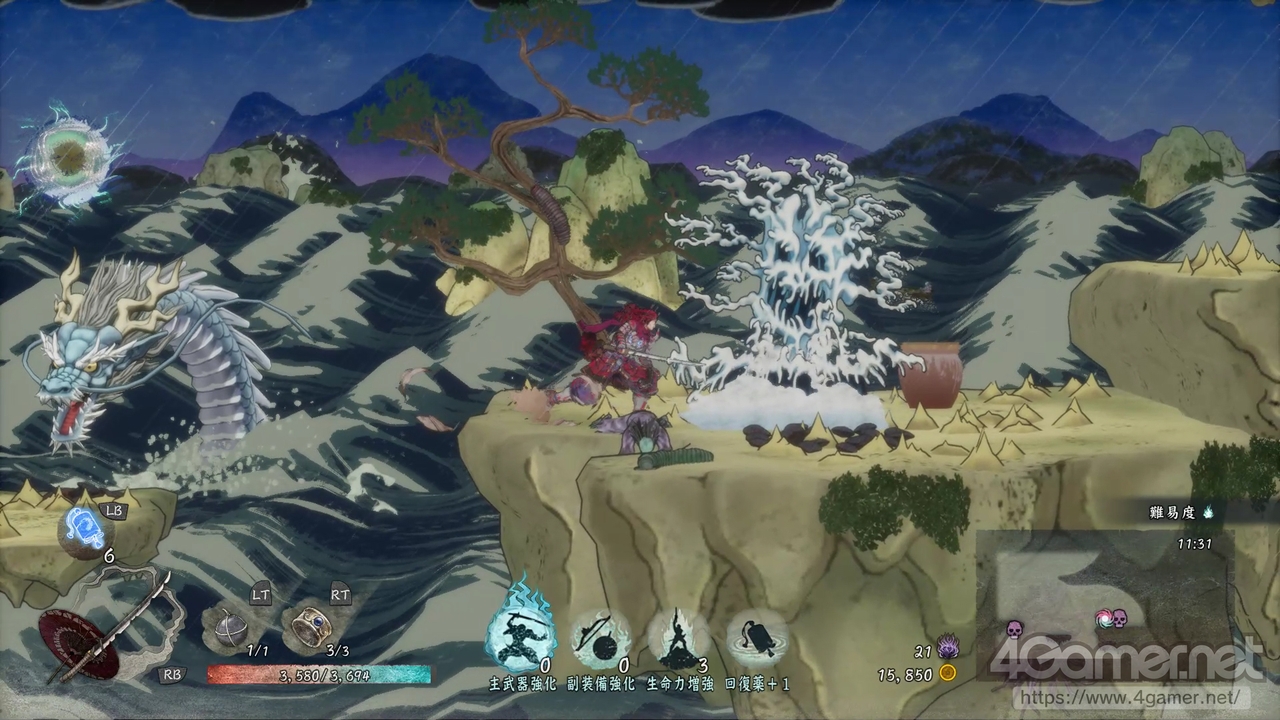Select the 生命力増強 vitality boost icon
The height and width of the screenshot is (720, 1280).
point(679,640)
